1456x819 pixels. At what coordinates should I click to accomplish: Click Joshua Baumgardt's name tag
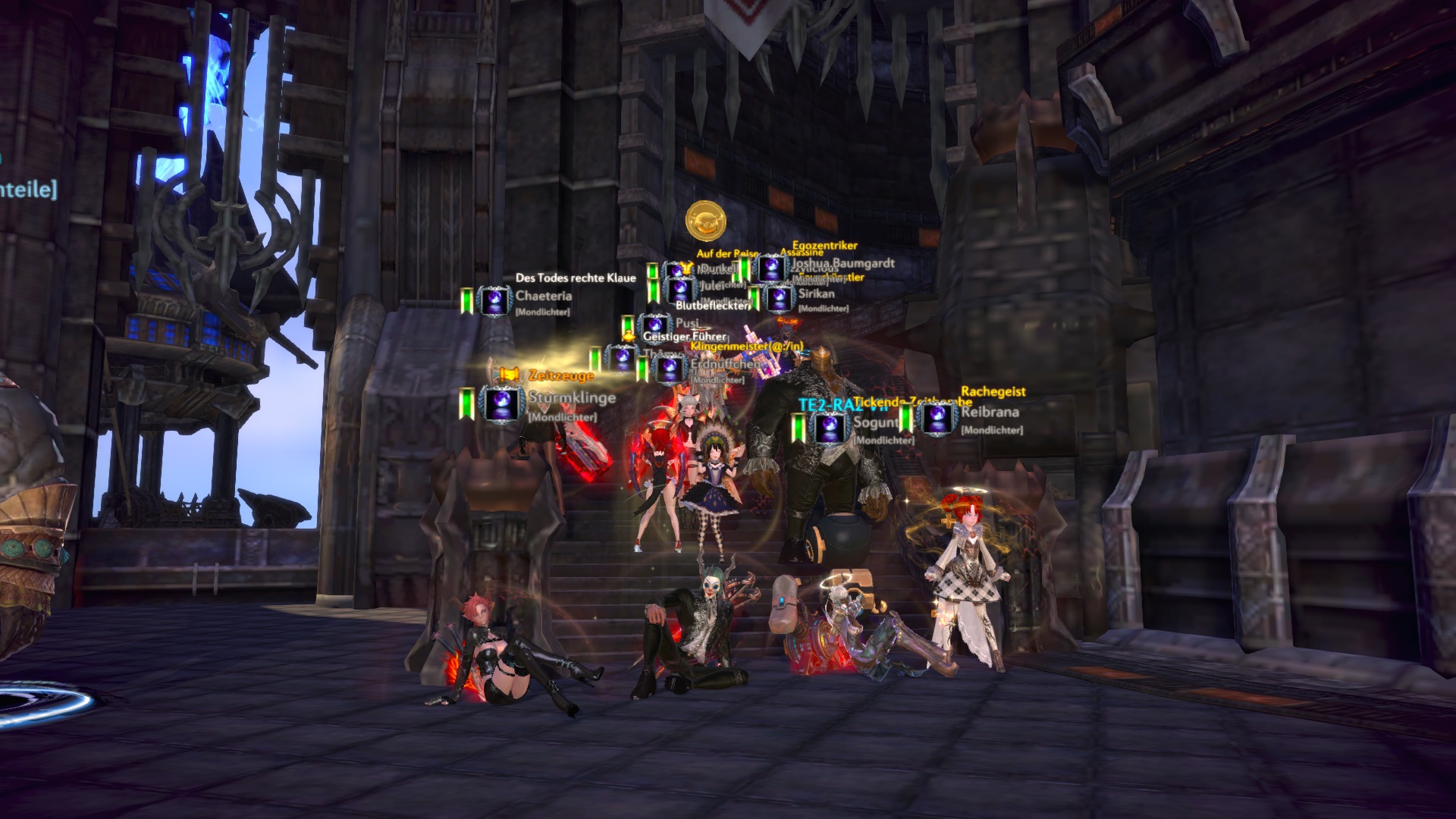[842, 264]
